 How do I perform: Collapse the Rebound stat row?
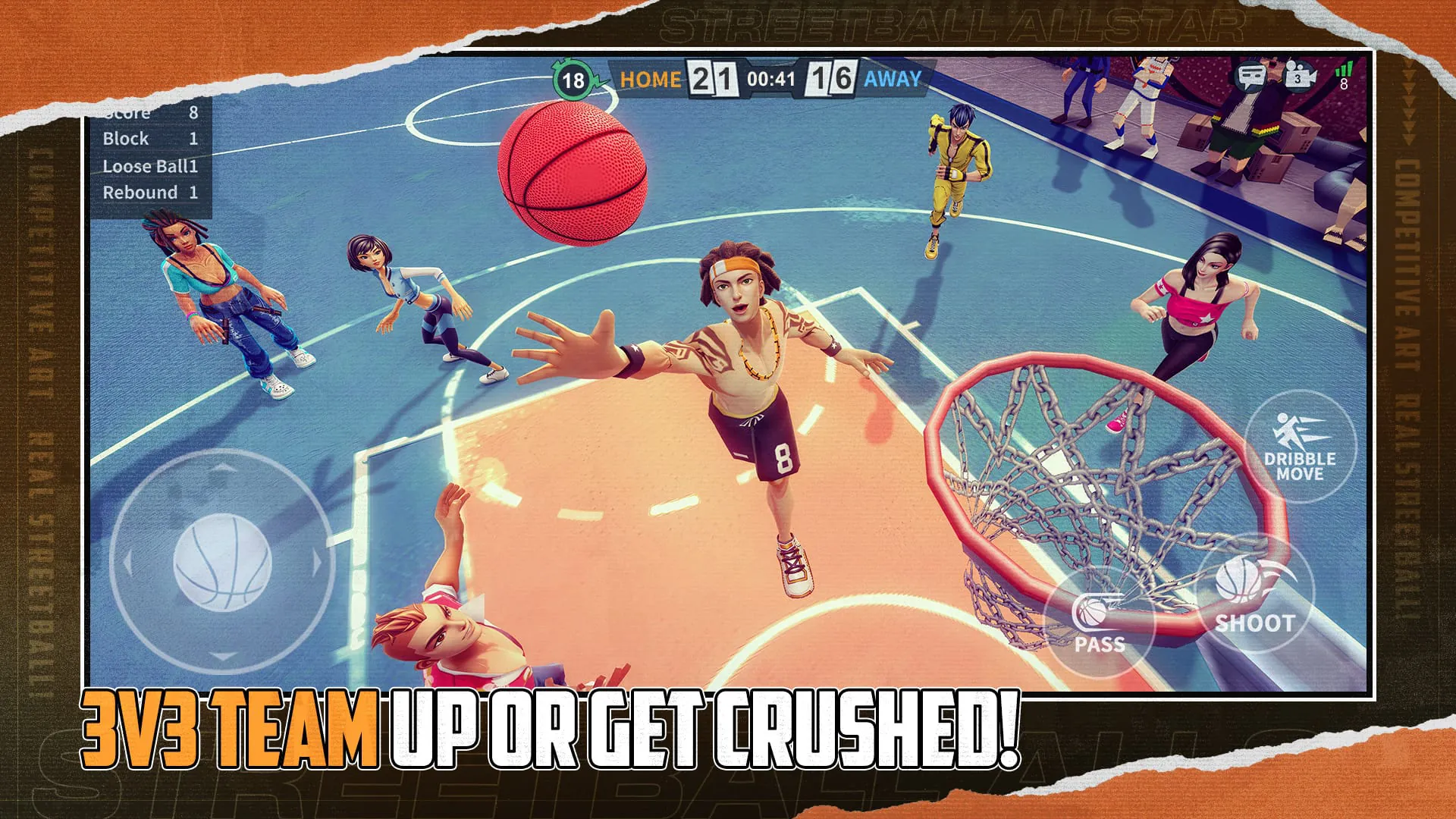[149, 192]
